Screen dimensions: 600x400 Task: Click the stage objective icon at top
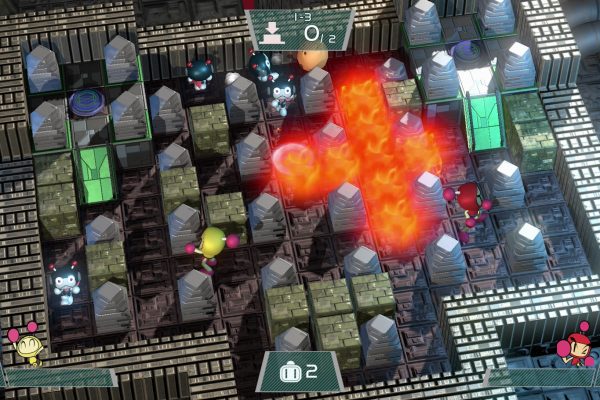click(270, 29)
